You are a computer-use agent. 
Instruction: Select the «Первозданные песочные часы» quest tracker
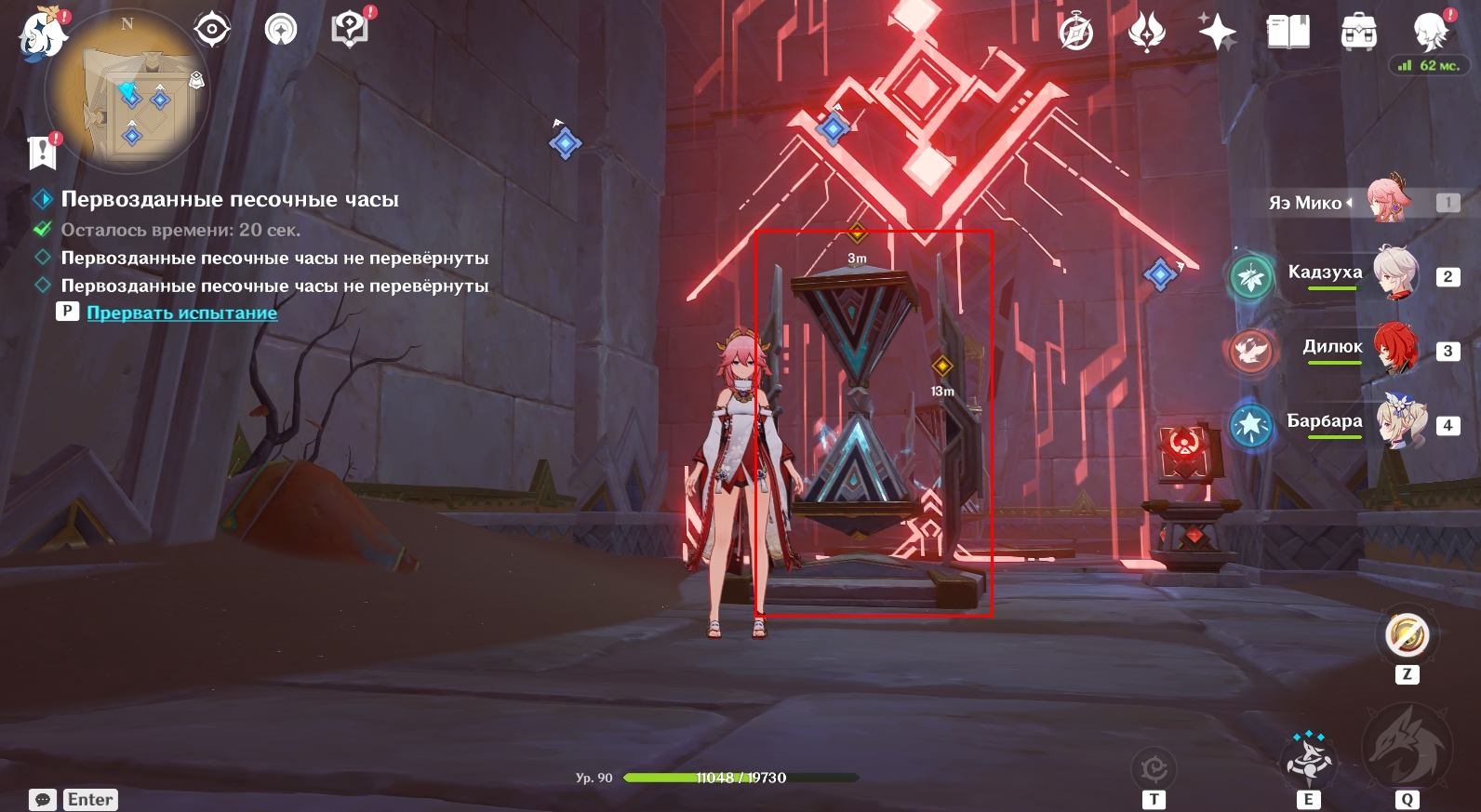pyautogui.click(x=229, y=200)
